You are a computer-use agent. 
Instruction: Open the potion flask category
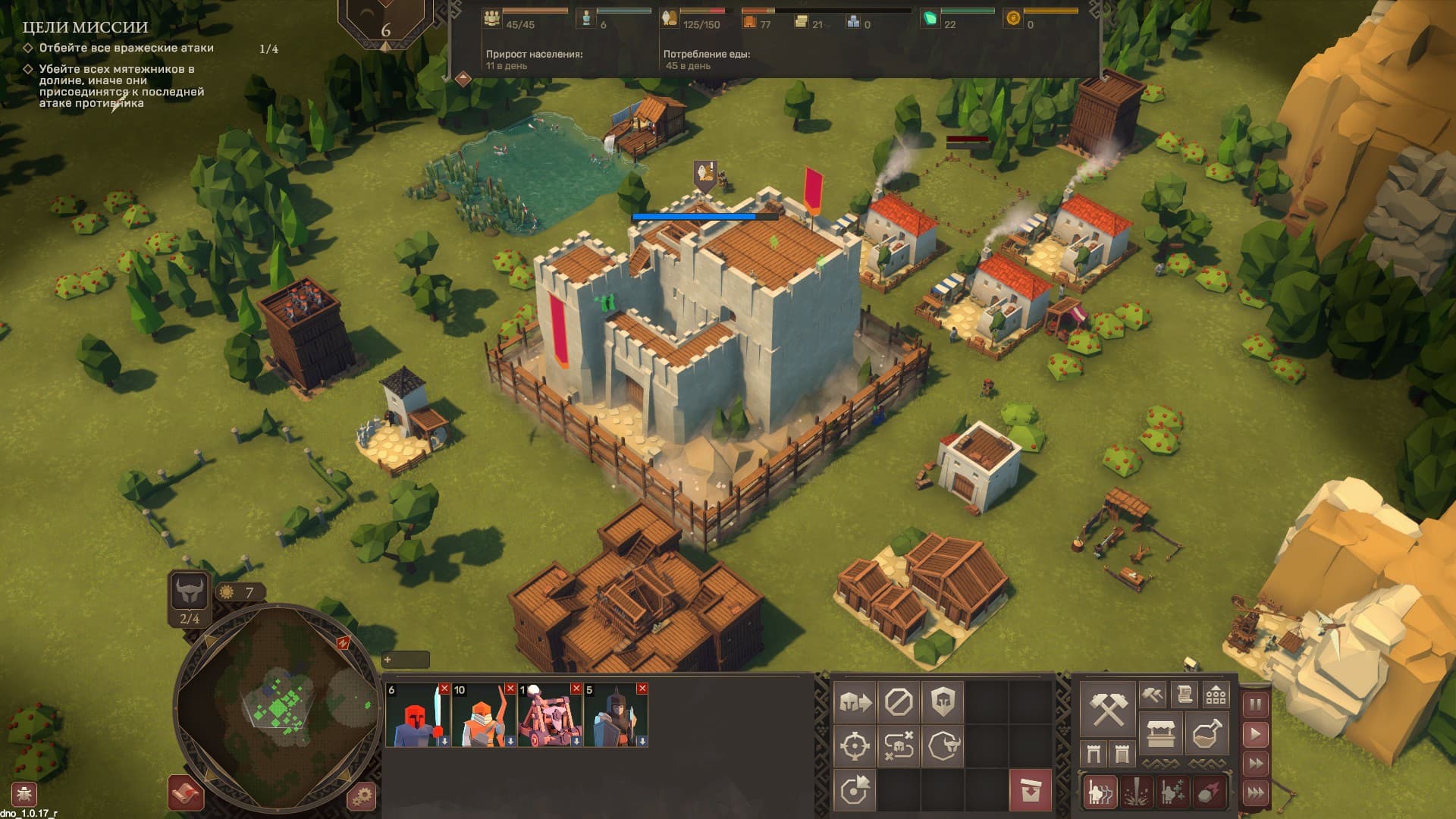click(x=1206, y=735)
